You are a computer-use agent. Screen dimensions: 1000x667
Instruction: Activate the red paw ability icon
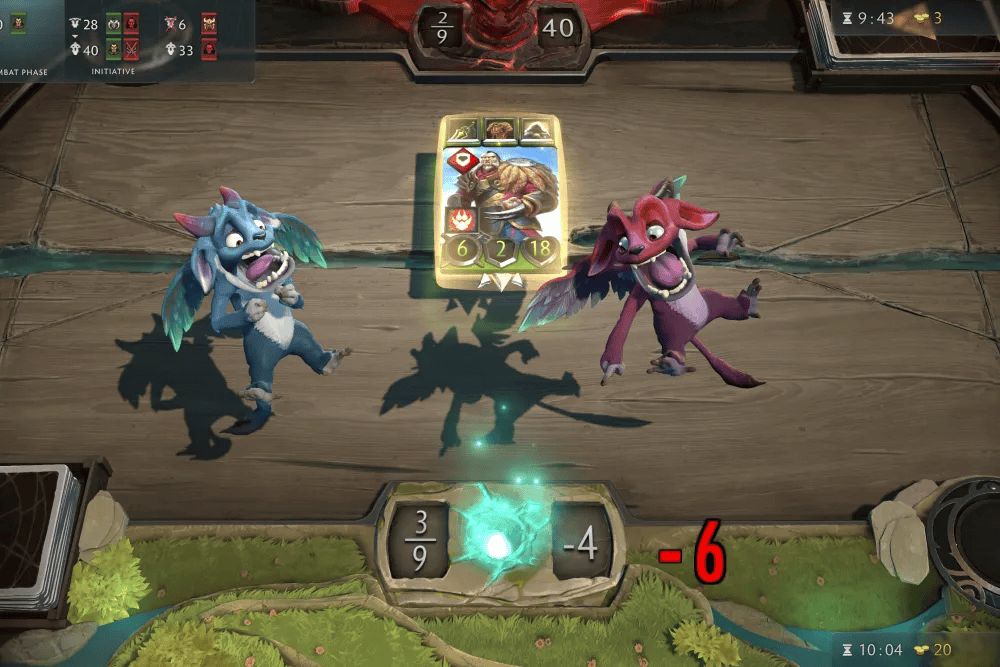(x=461, y=220)
